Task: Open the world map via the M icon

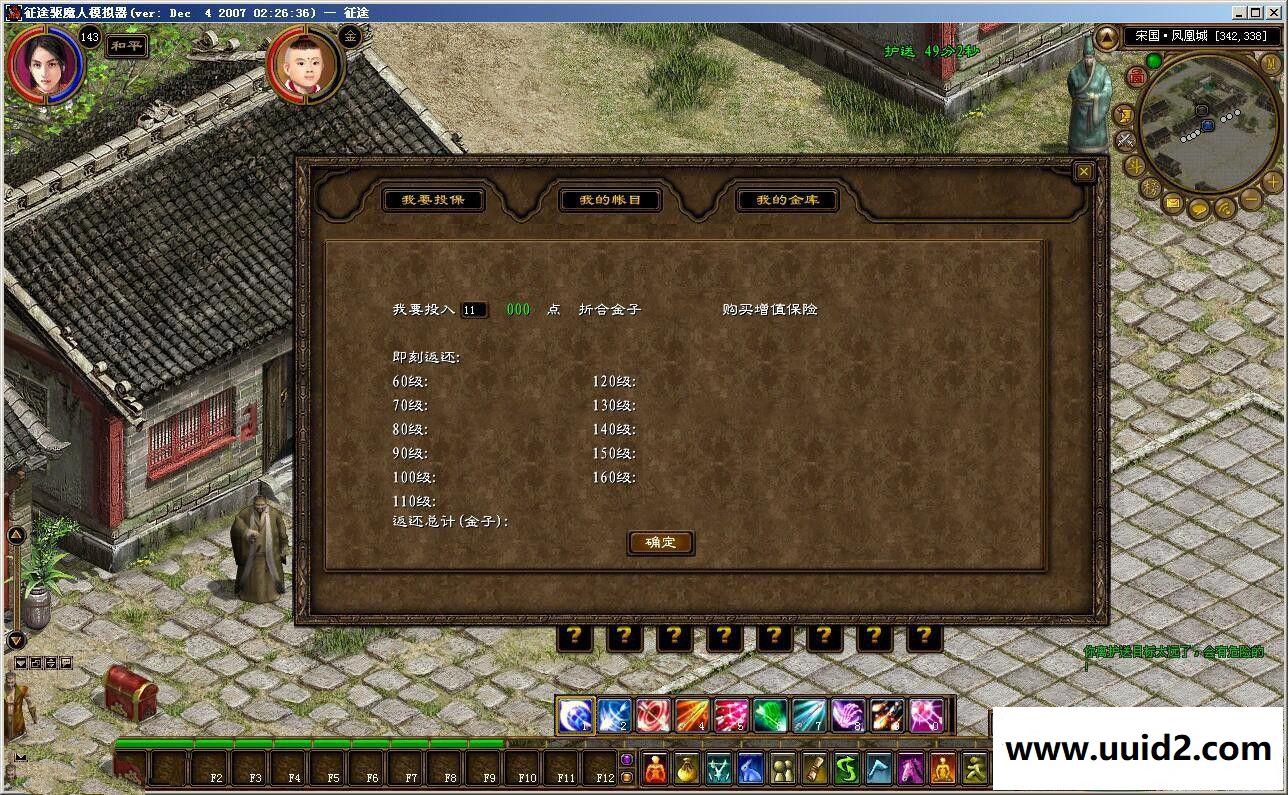Action: tap(1270, 63)
